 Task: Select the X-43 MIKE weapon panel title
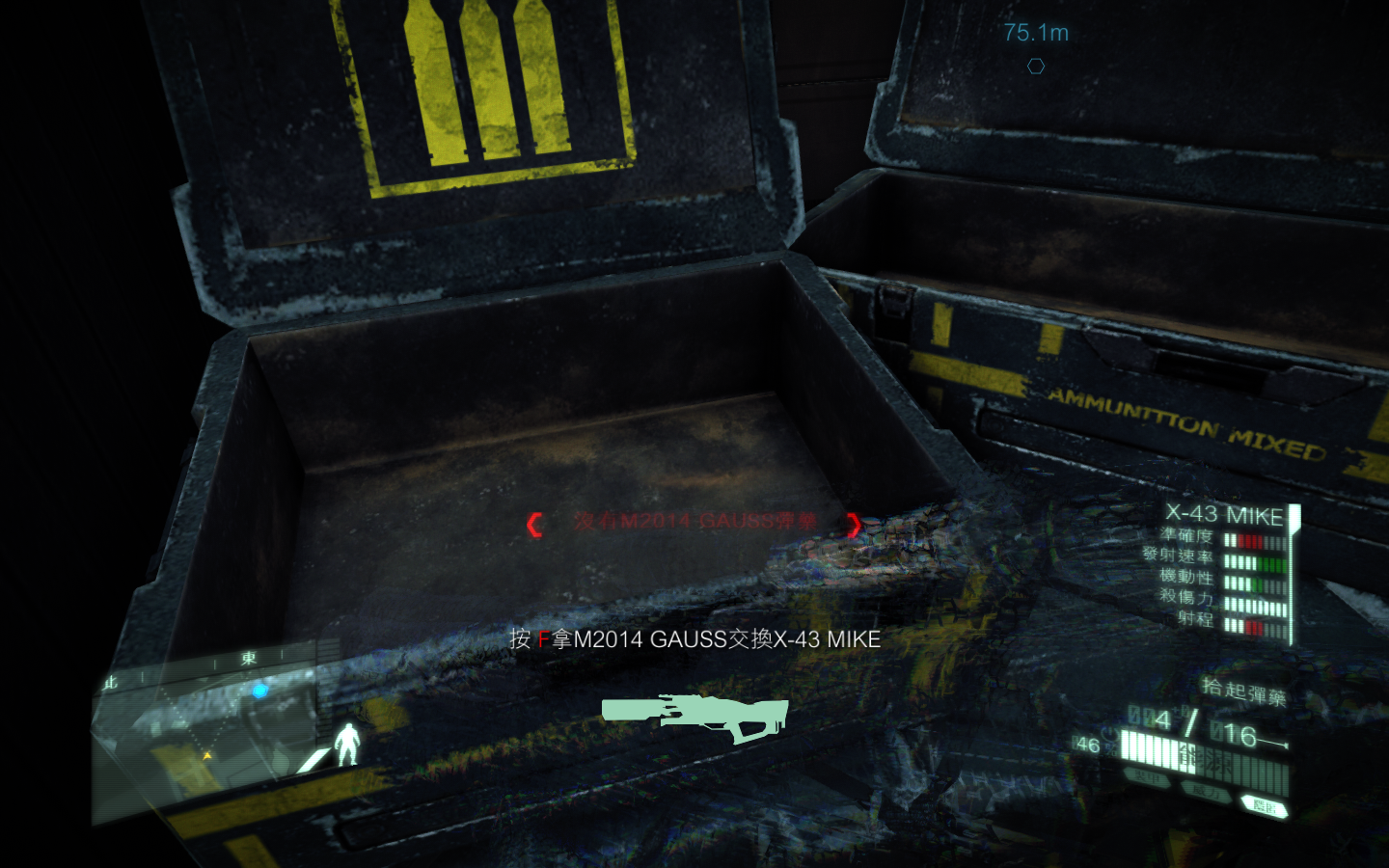pos(1225,516)
